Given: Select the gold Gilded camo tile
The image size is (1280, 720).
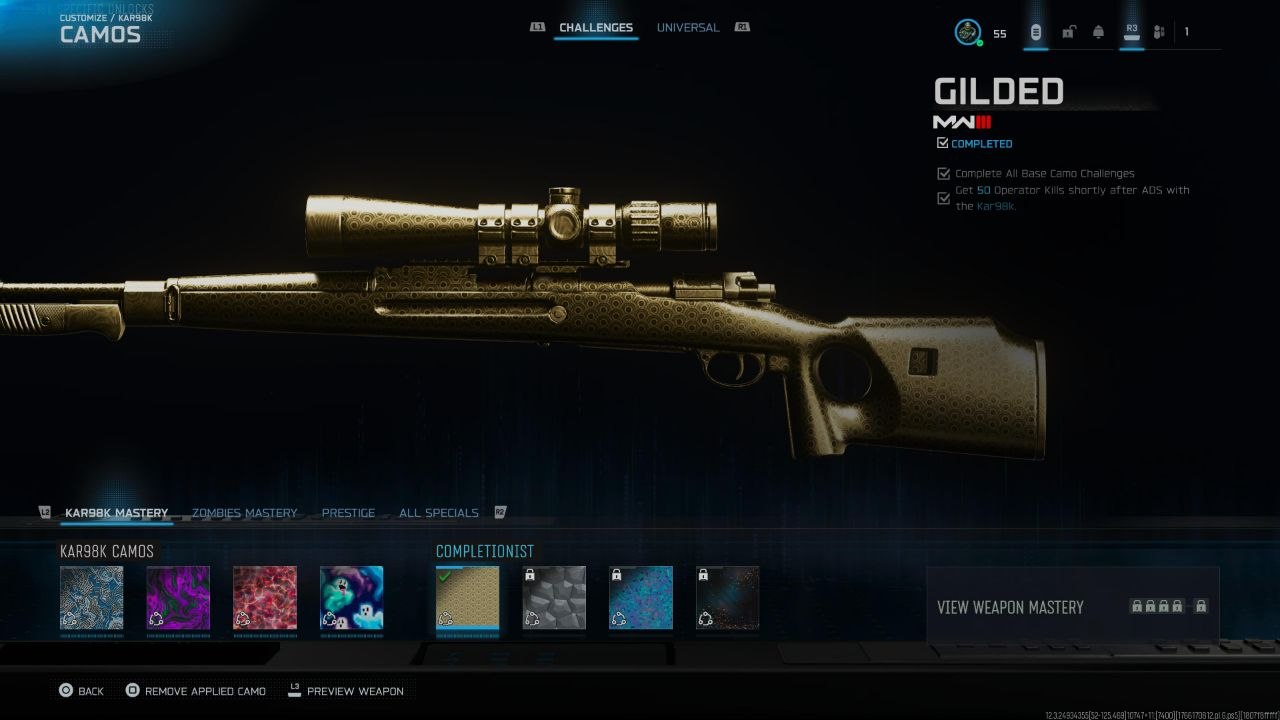Looking at the screenshot, I should click(467, 598).
